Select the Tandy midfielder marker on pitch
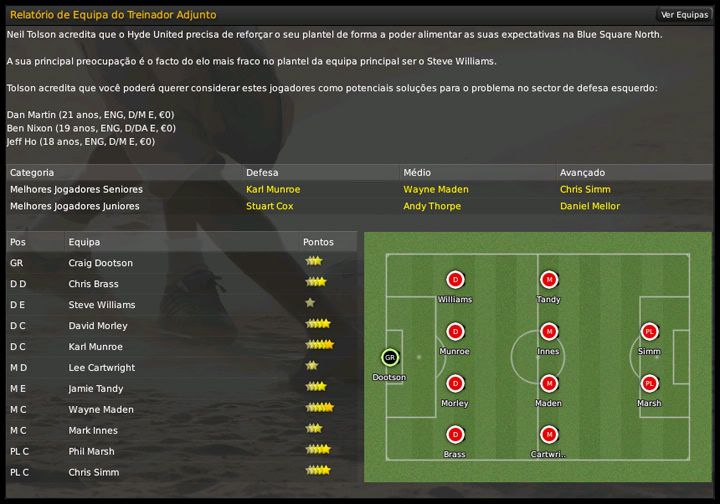 (548, 280)
